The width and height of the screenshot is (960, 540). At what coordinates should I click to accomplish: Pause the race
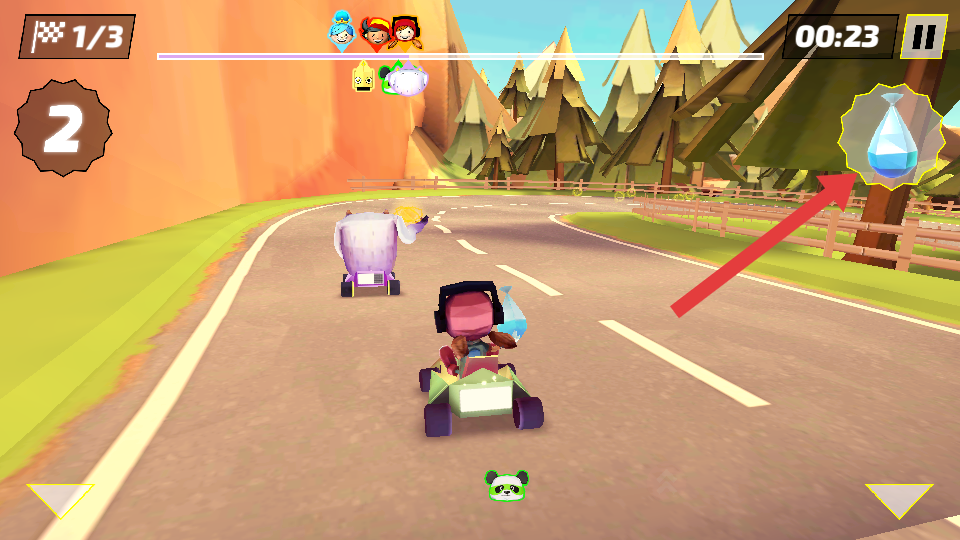click(924, 37)
